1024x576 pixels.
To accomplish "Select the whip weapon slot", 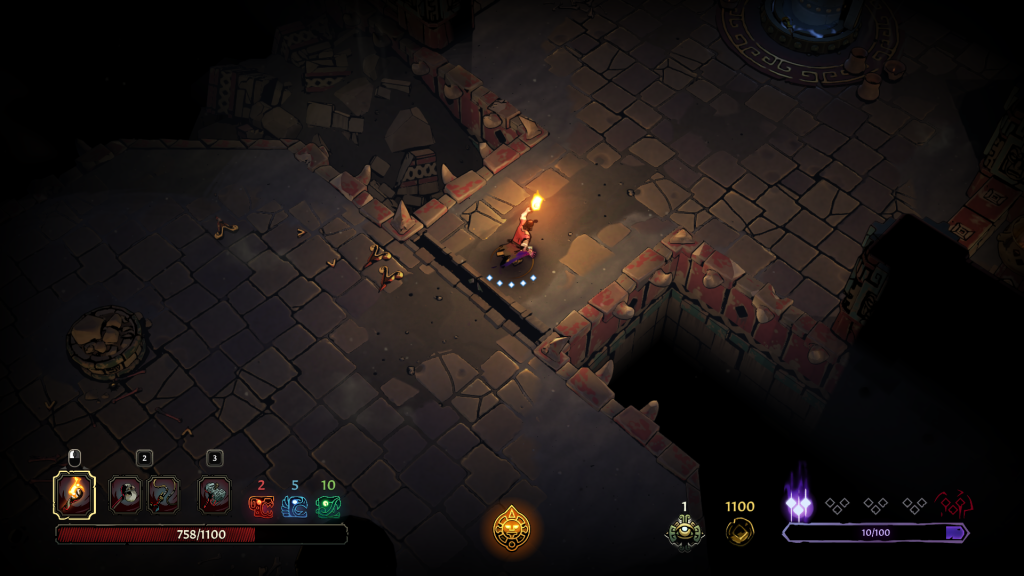I will click(163, 494).
